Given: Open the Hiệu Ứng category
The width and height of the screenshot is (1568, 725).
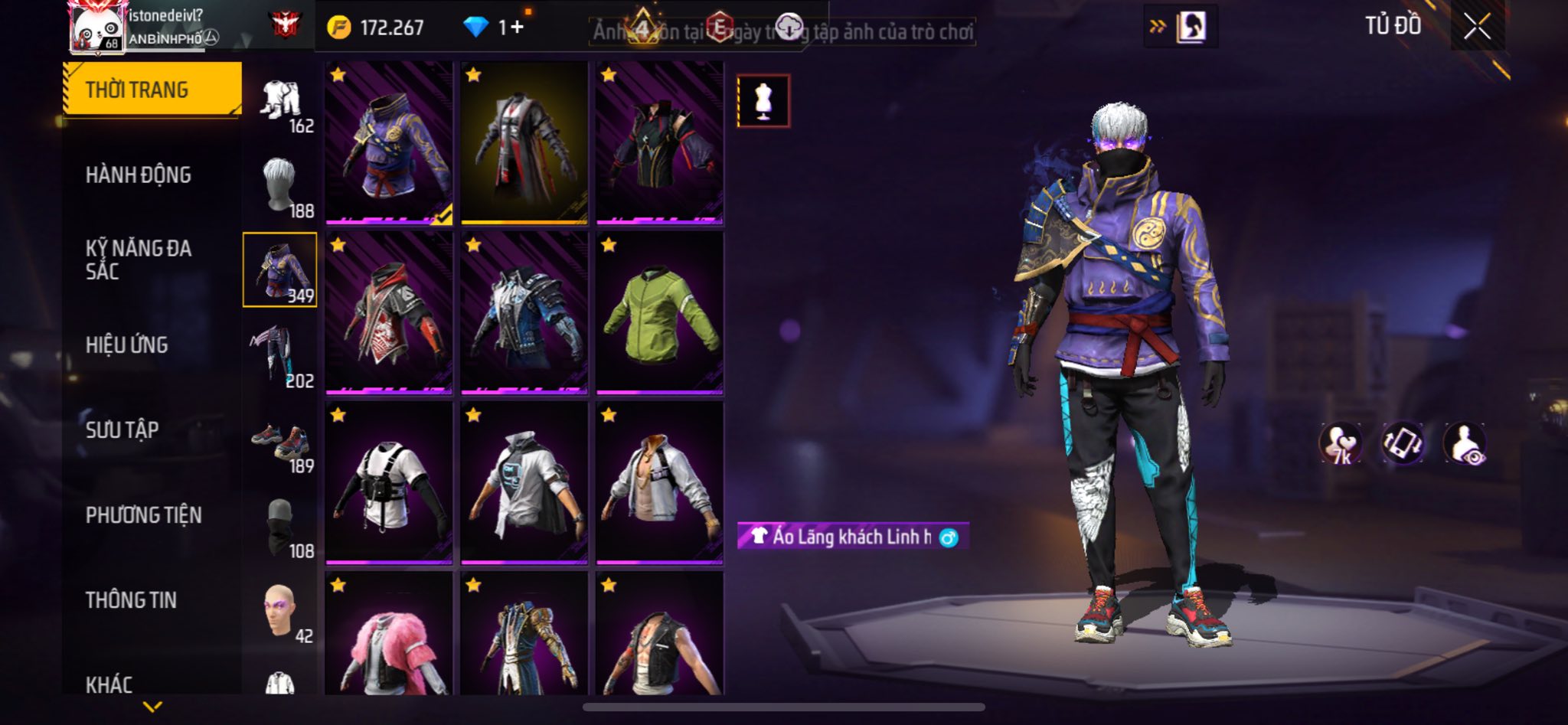Looking at the screenshot, I should click(x=127, y=345).
